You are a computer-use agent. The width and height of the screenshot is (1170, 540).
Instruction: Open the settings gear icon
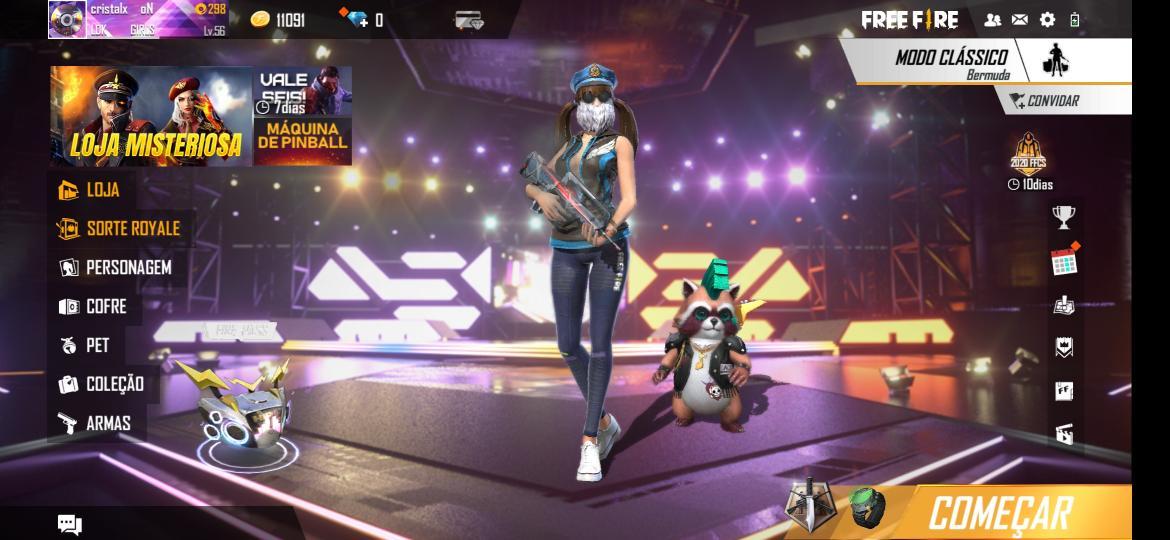[x=1047, y=20]
